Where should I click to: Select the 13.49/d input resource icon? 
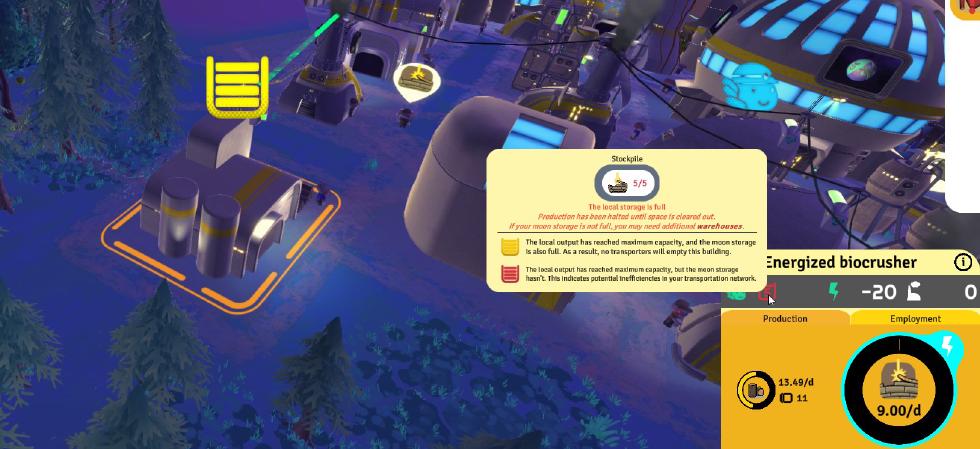(755, 388)
